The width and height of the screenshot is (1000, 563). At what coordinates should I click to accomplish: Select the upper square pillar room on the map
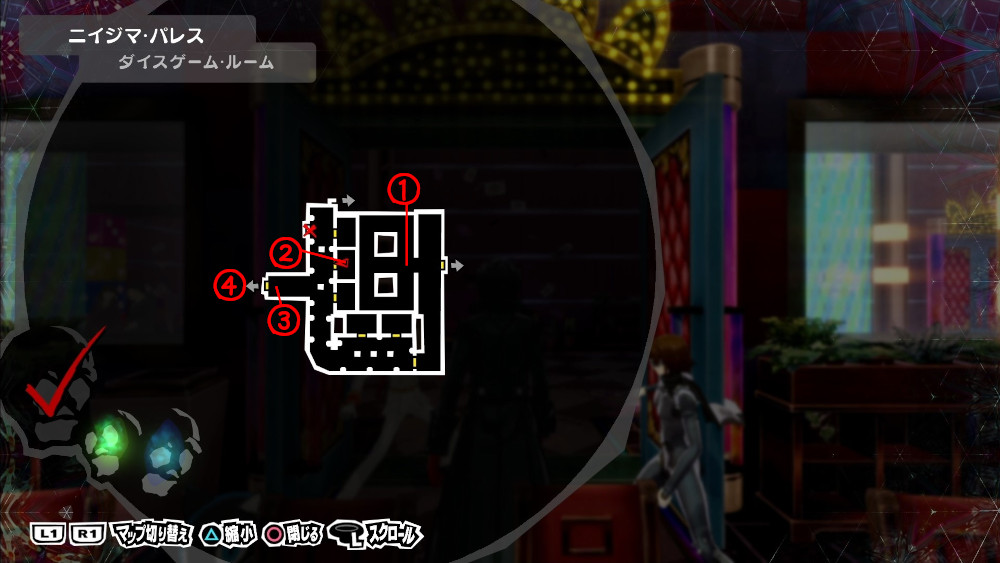coord(385,242)
